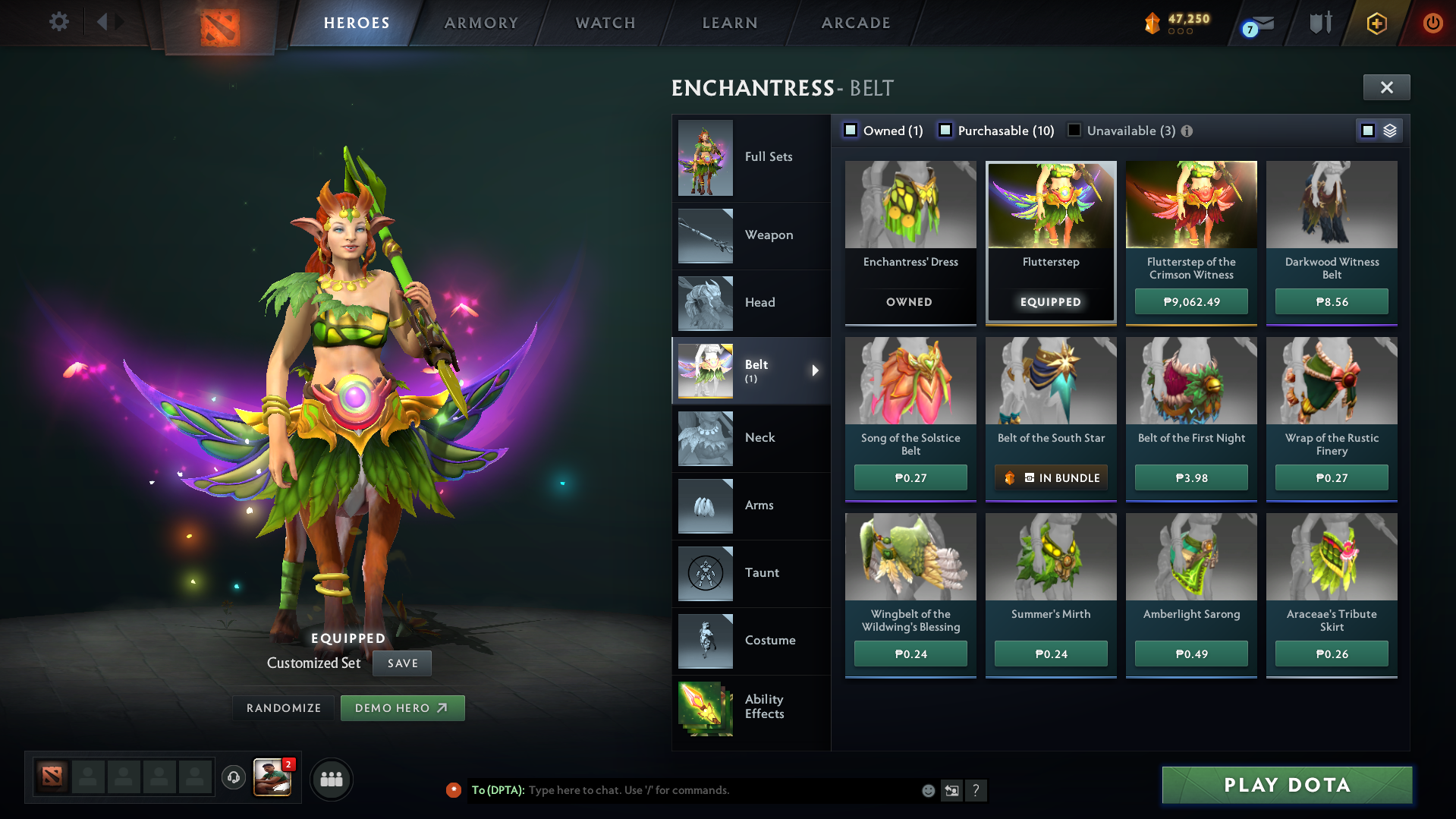Enable the Unavailable (3) filter checkbox
The height and width of the screenshot is (819, 1456).
pos(1074,130)
